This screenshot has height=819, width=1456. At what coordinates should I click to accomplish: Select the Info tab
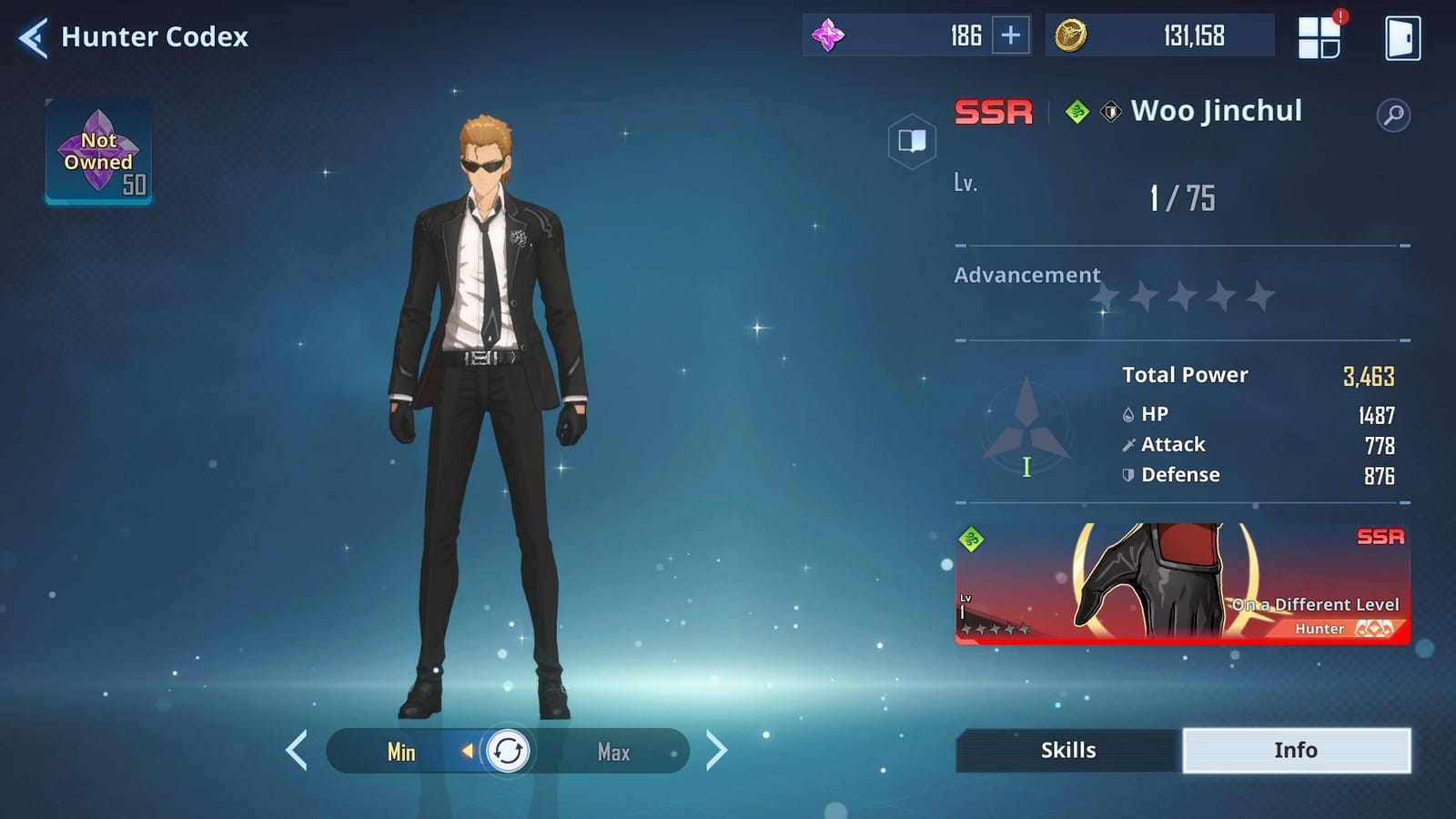1296,750
